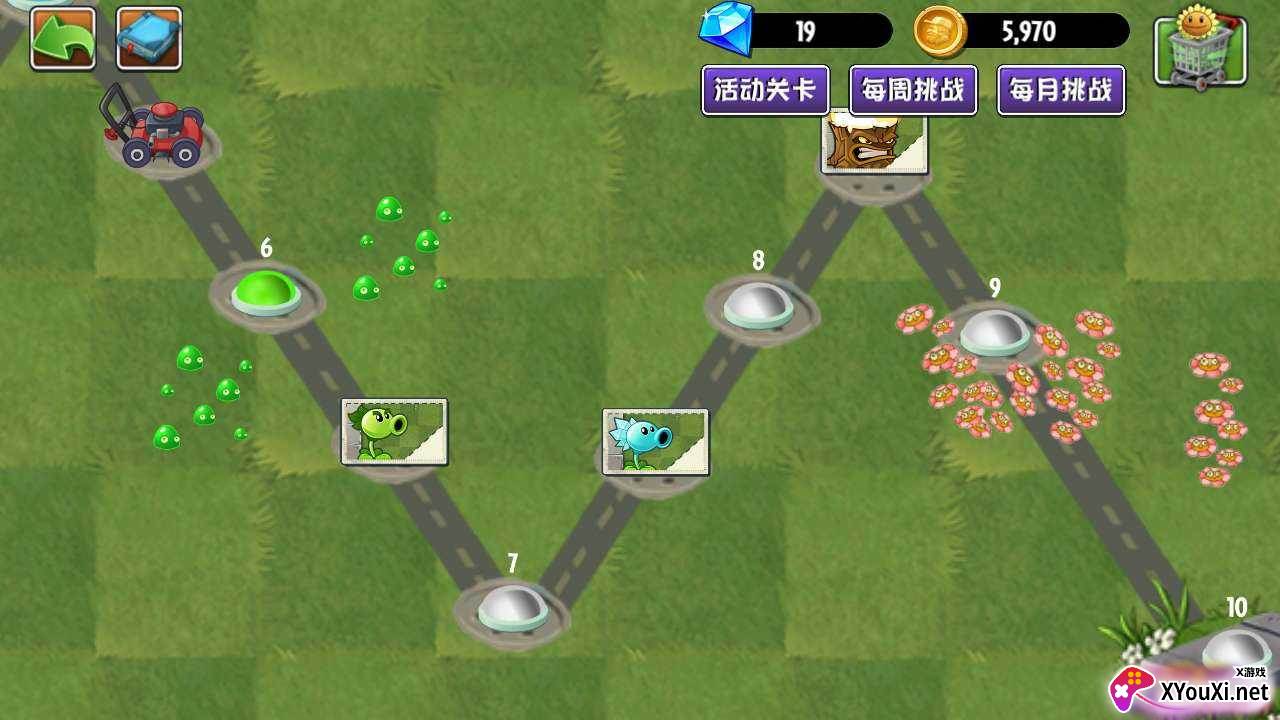Open the 每月挑战 monthly challenge
The height and width of the screenshot is (720, 1280).
coord(1059,91)
